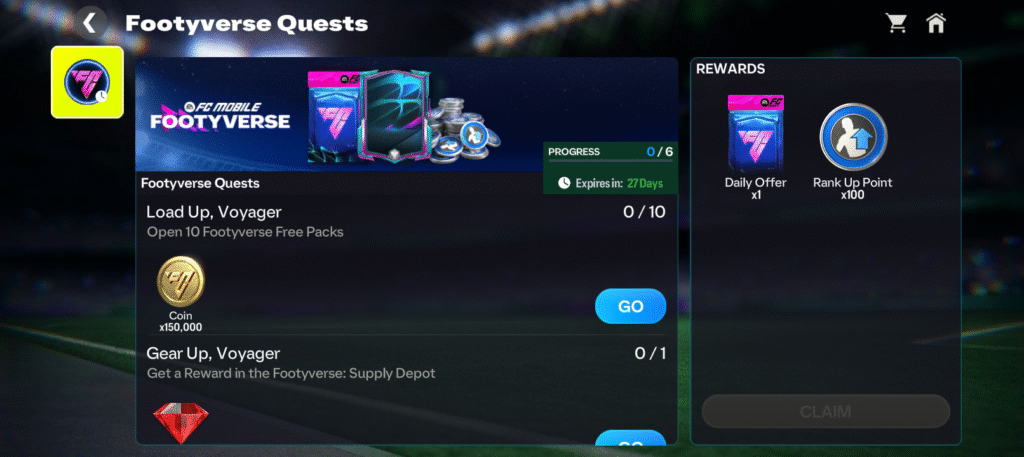Go back using the arrow button
Image resolution: width=1024 pixels, height=457 pixels.
point(91,22)
